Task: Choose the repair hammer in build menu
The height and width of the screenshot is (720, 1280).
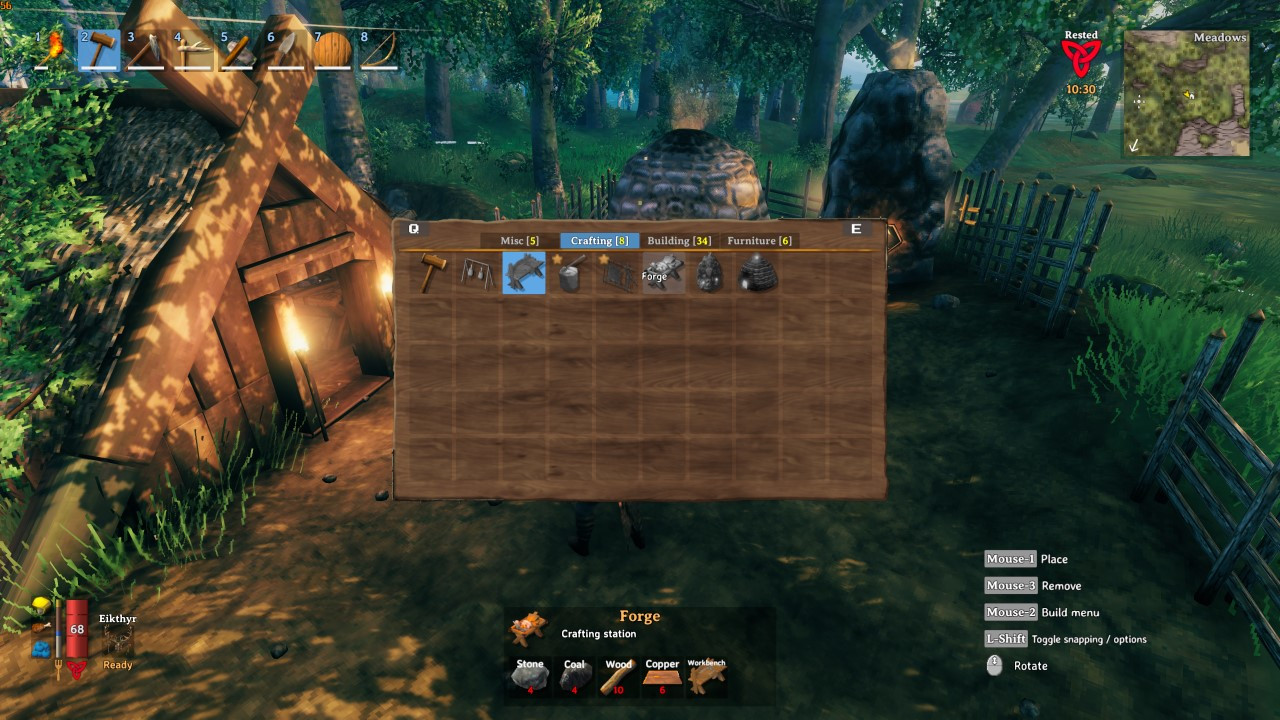Action: [431, 273]
